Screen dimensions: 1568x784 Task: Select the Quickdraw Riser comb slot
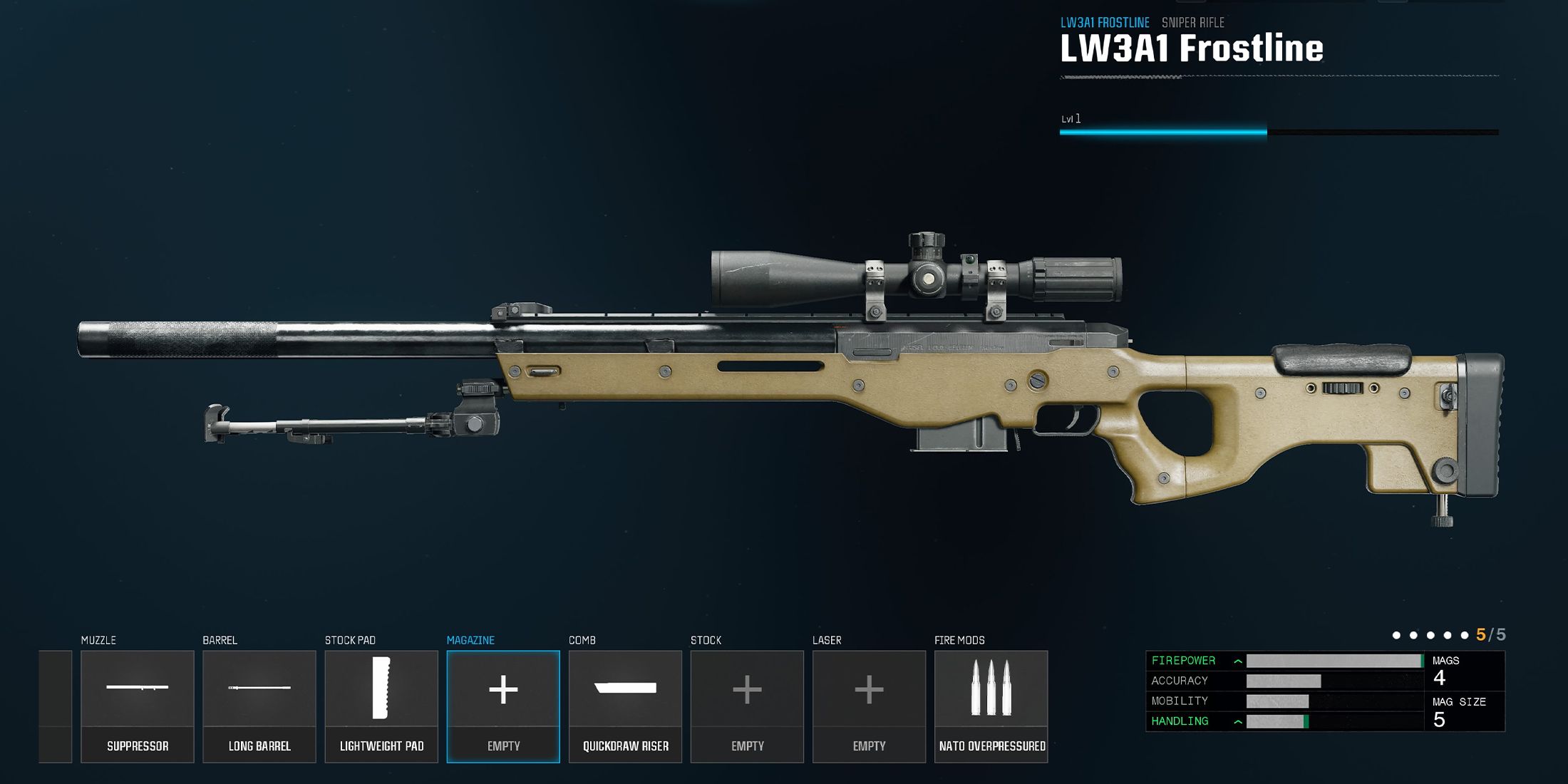[x=625, y=706]
